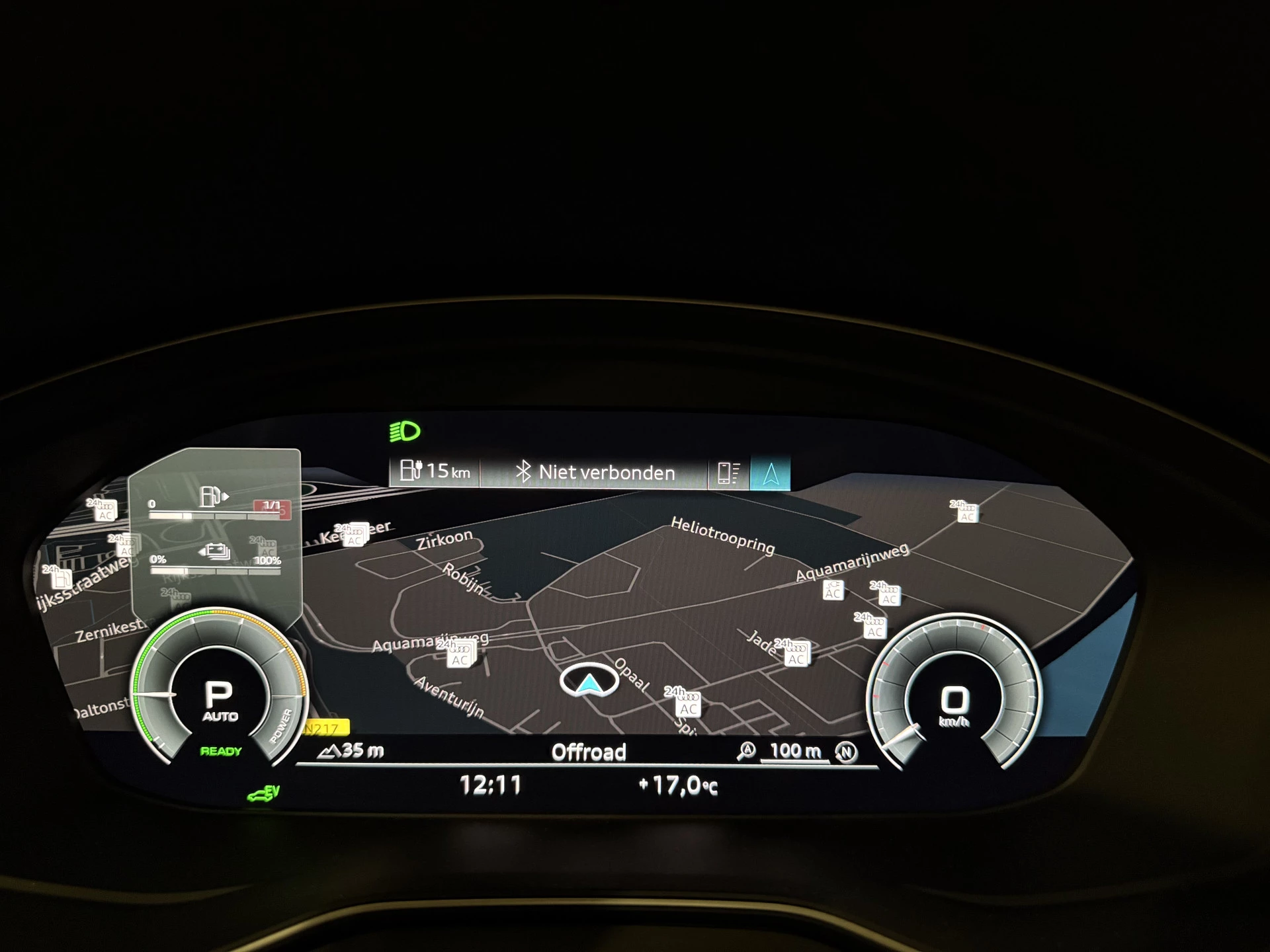Image resolution: width=1270 pixels, height=952 pixels.
Task: Choose the charging marker over the Keer label
Action: (x=354, y=535)
